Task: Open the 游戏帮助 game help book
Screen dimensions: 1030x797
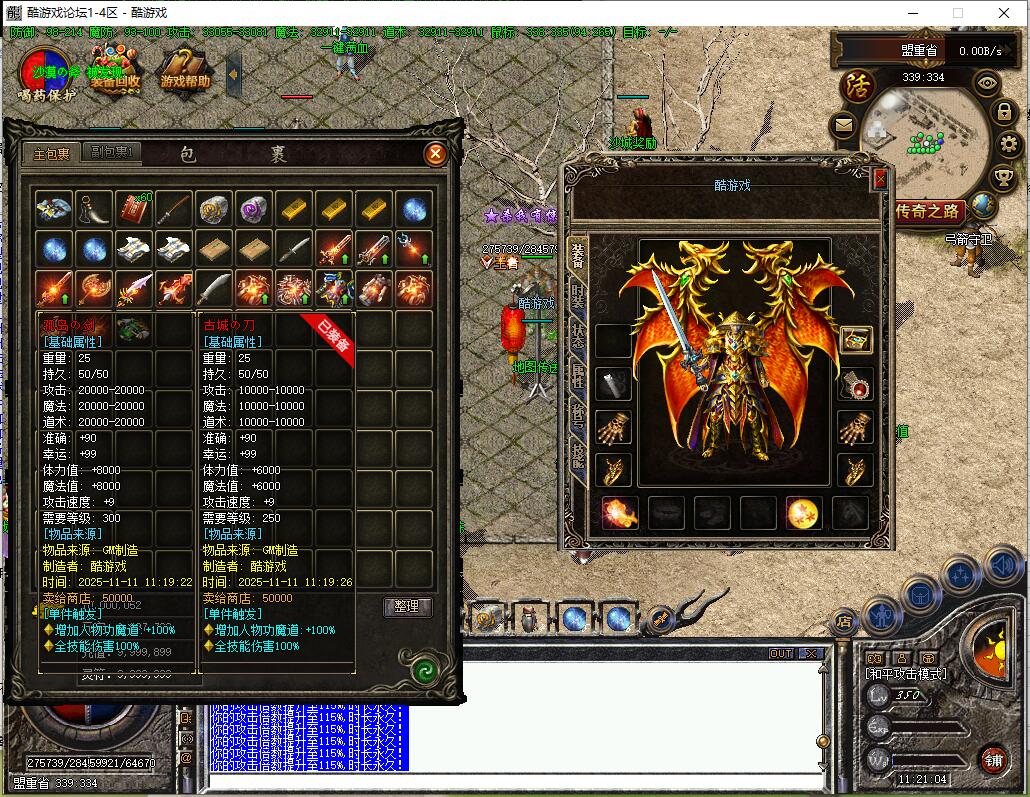Action: [185, 75]
